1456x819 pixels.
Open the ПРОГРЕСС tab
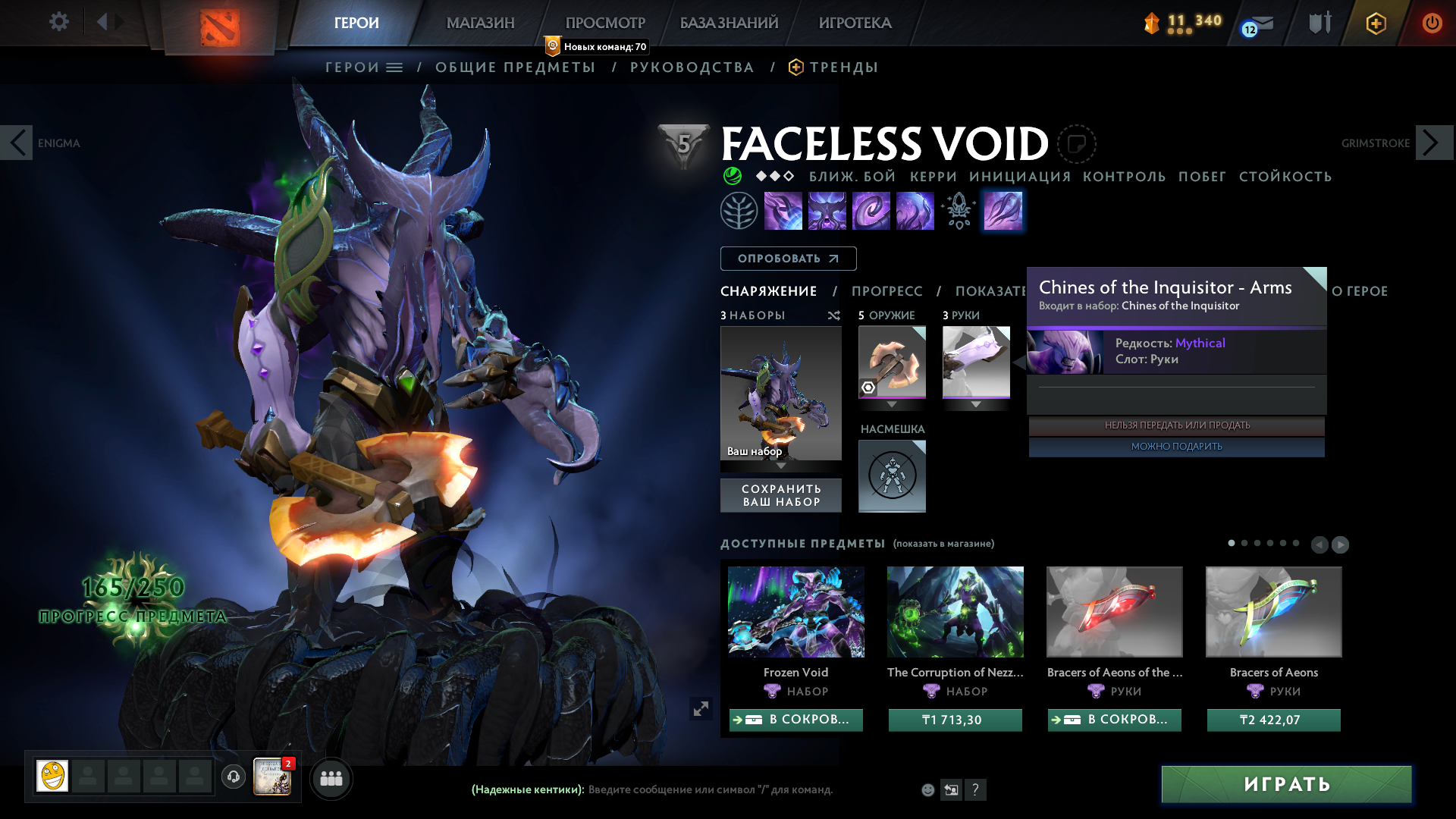coord(887,291)
